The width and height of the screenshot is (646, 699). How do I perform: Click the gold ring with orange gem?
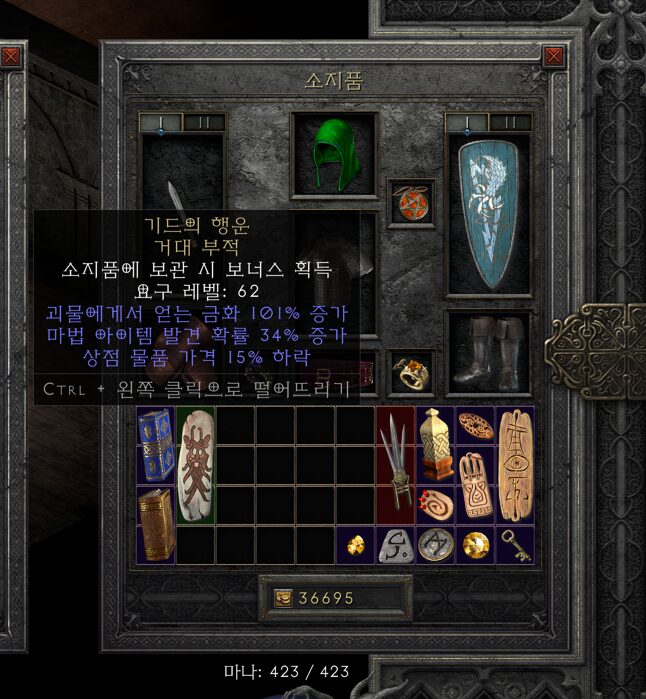click(x=411, y=371)
